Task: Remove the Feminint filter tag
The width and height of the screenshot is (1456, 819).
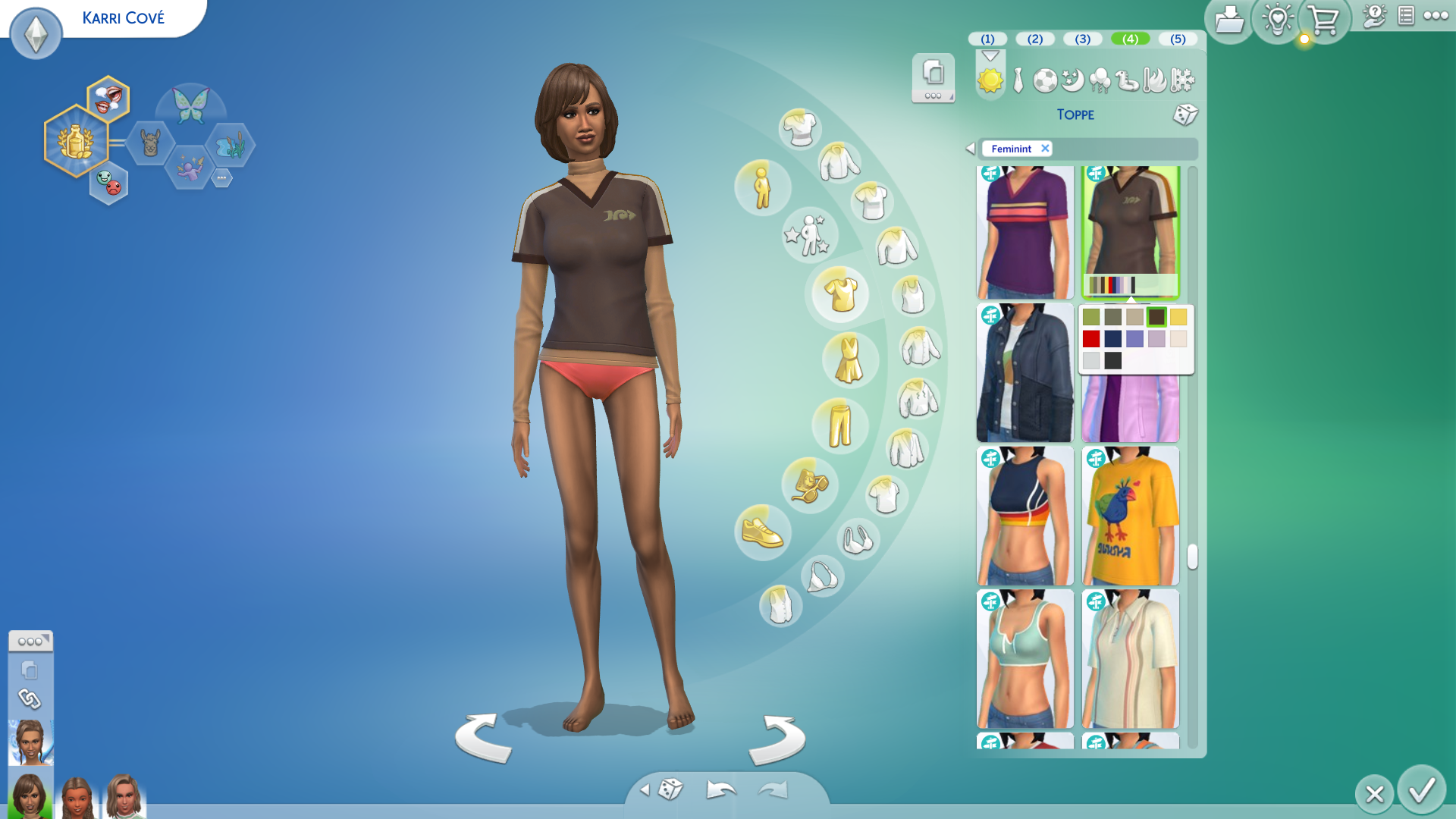Action: click(1045, 149)
